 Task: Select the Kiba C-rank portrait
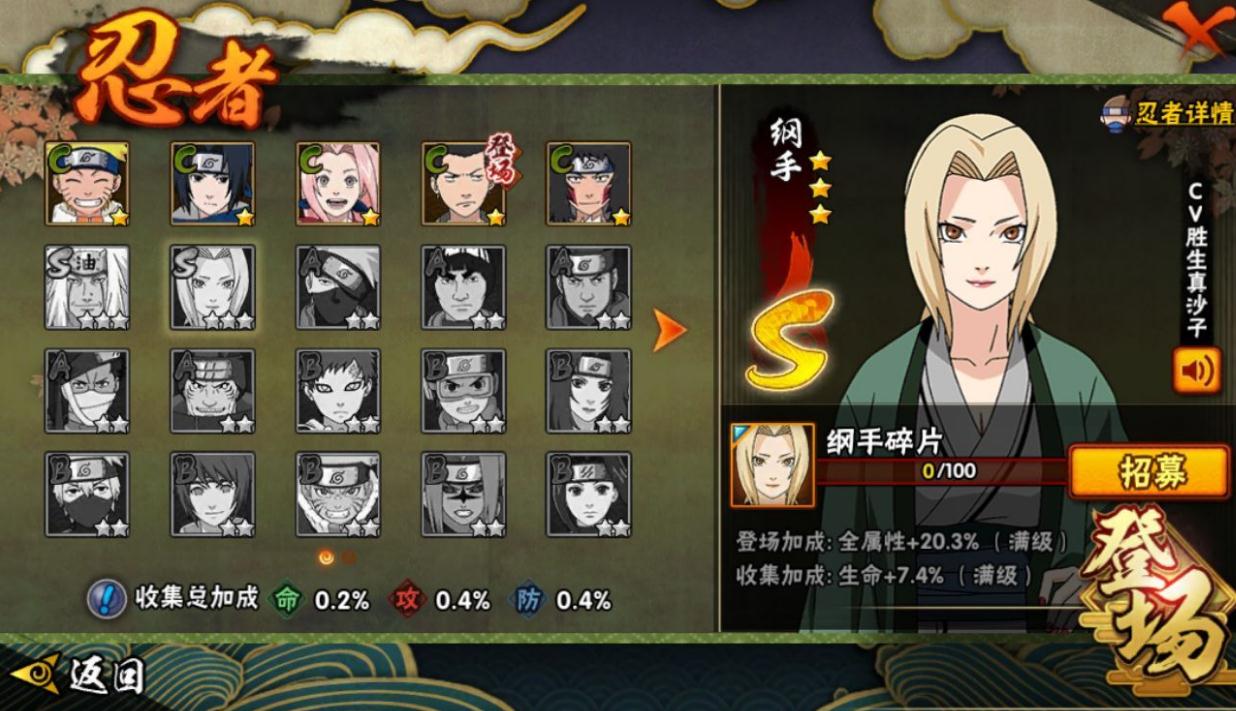click(588, 183)
